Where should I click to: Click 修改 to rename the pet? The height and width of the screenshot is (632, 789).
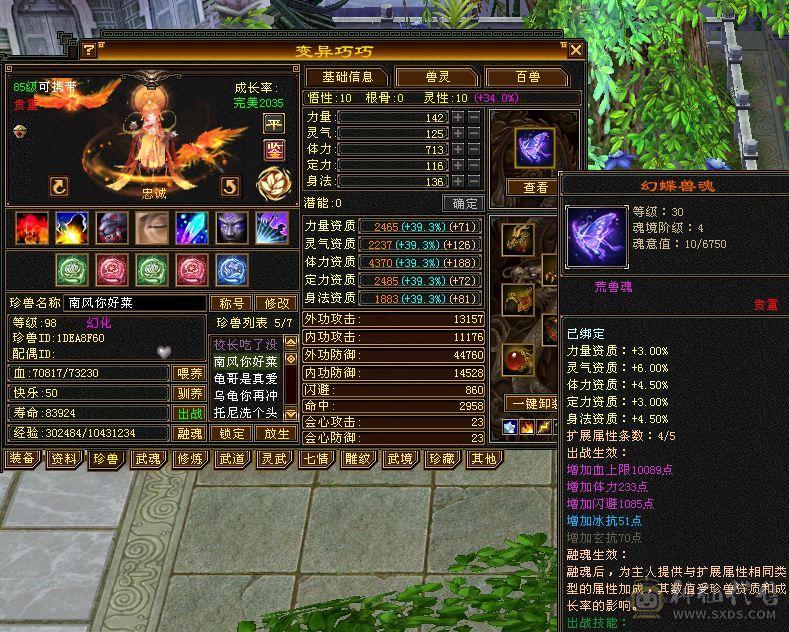tap(274, 303)
